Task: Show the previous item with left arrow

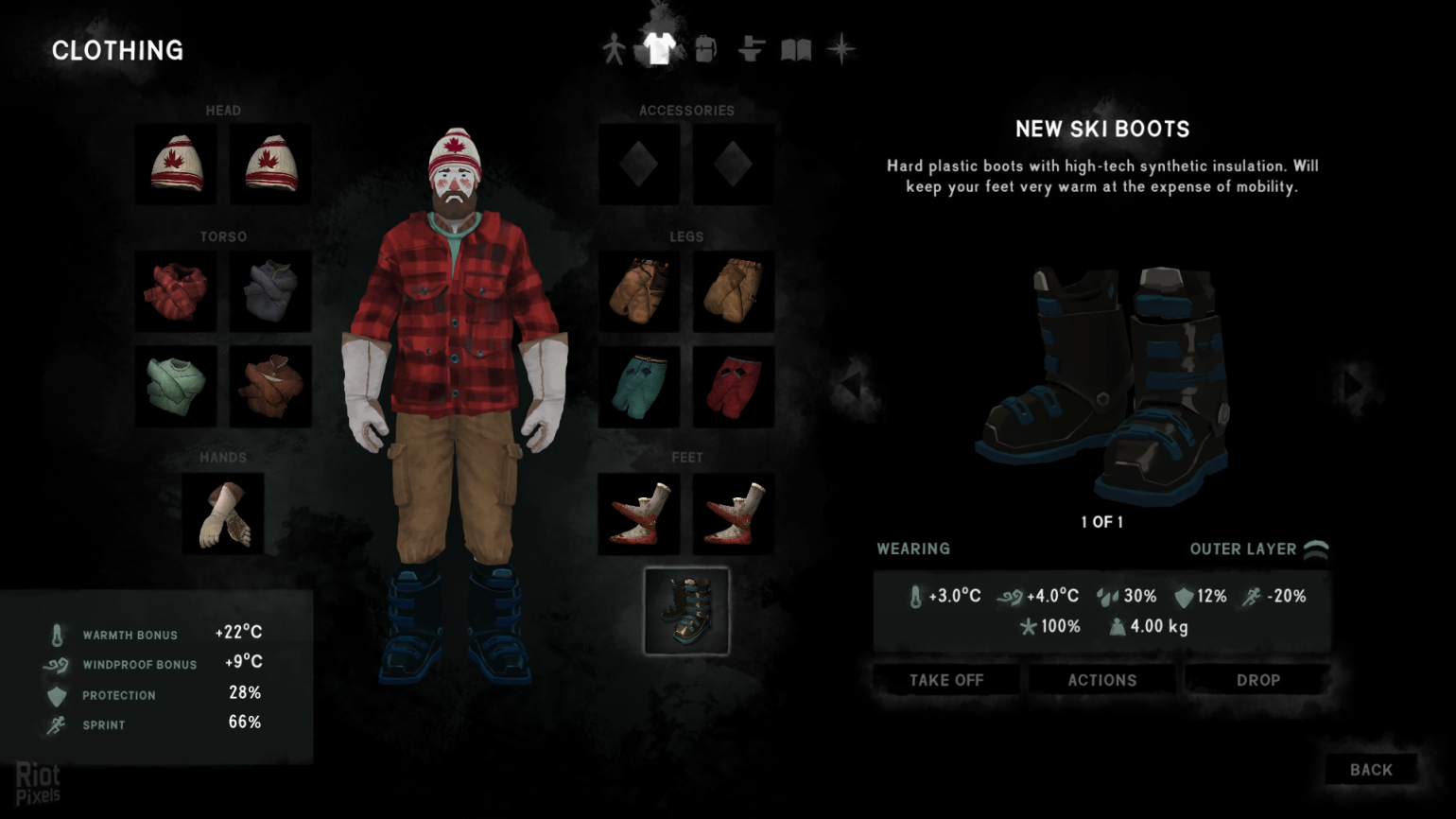Action: coord(851,385)
